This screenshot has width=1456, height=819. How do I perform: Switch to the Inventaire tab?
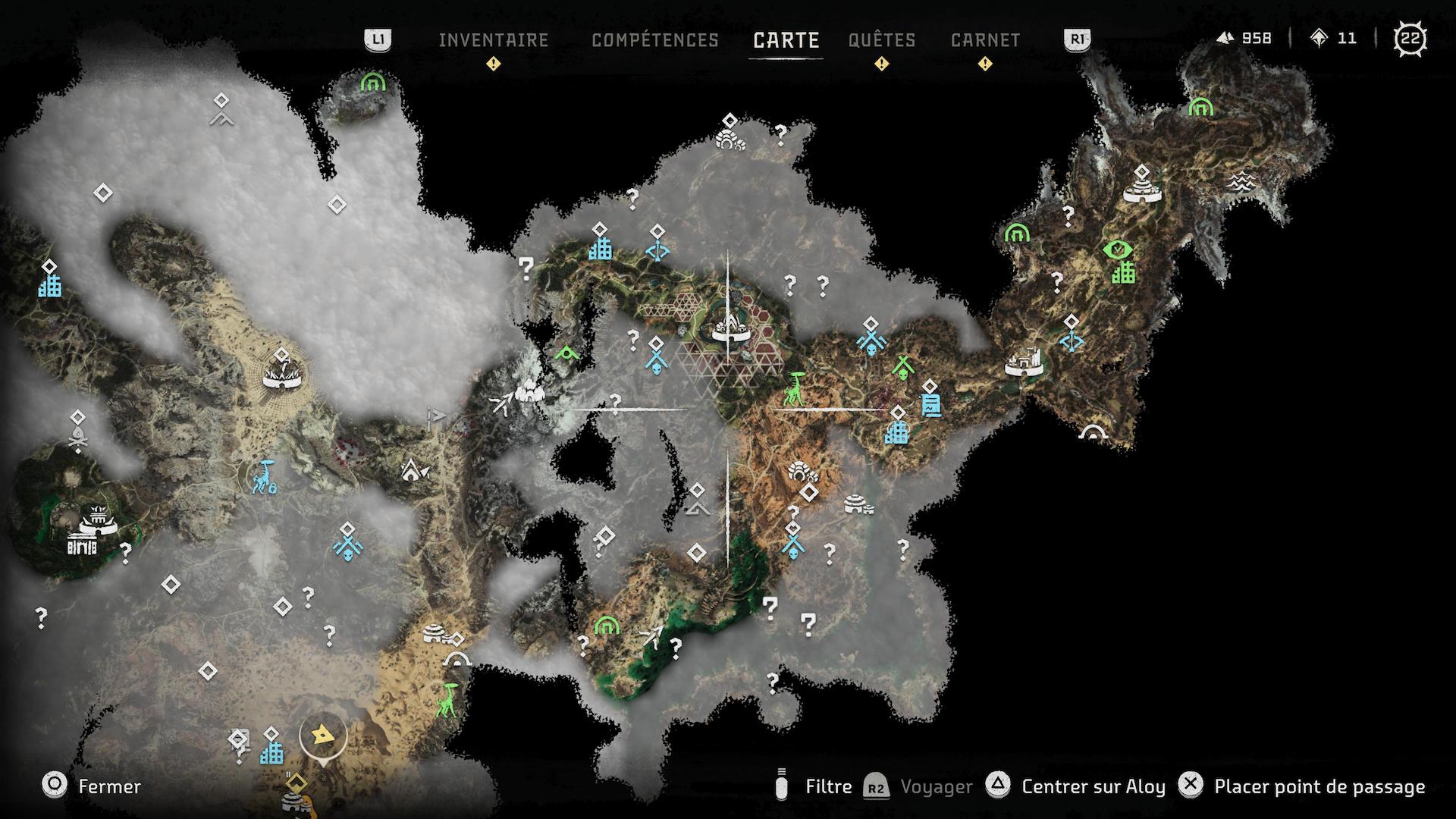(x=493, y=40)
